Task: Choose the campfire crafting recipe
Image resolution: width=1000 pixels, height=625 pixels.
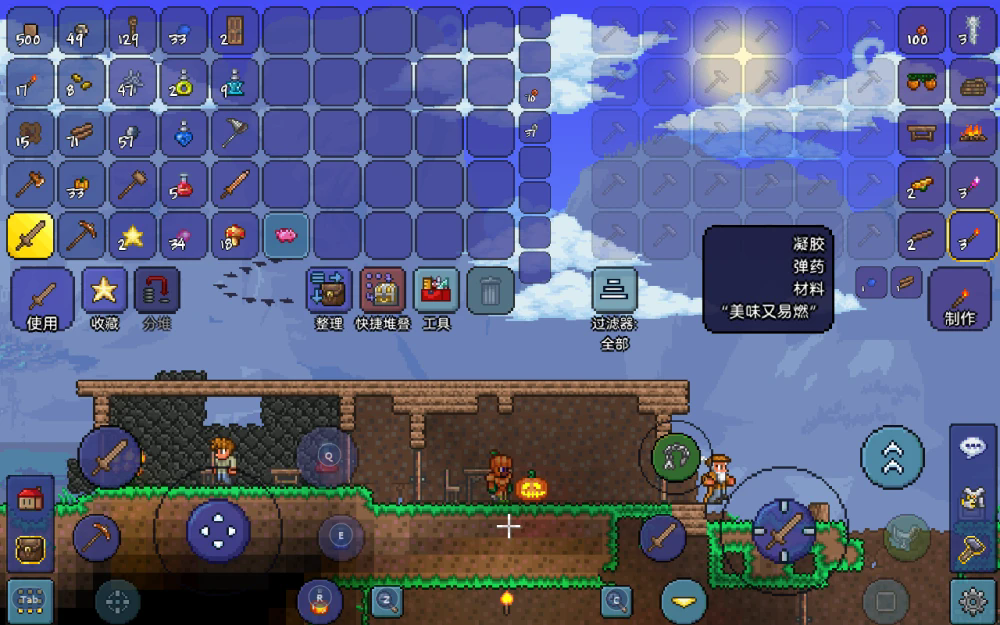Action: tap(972, 132)
